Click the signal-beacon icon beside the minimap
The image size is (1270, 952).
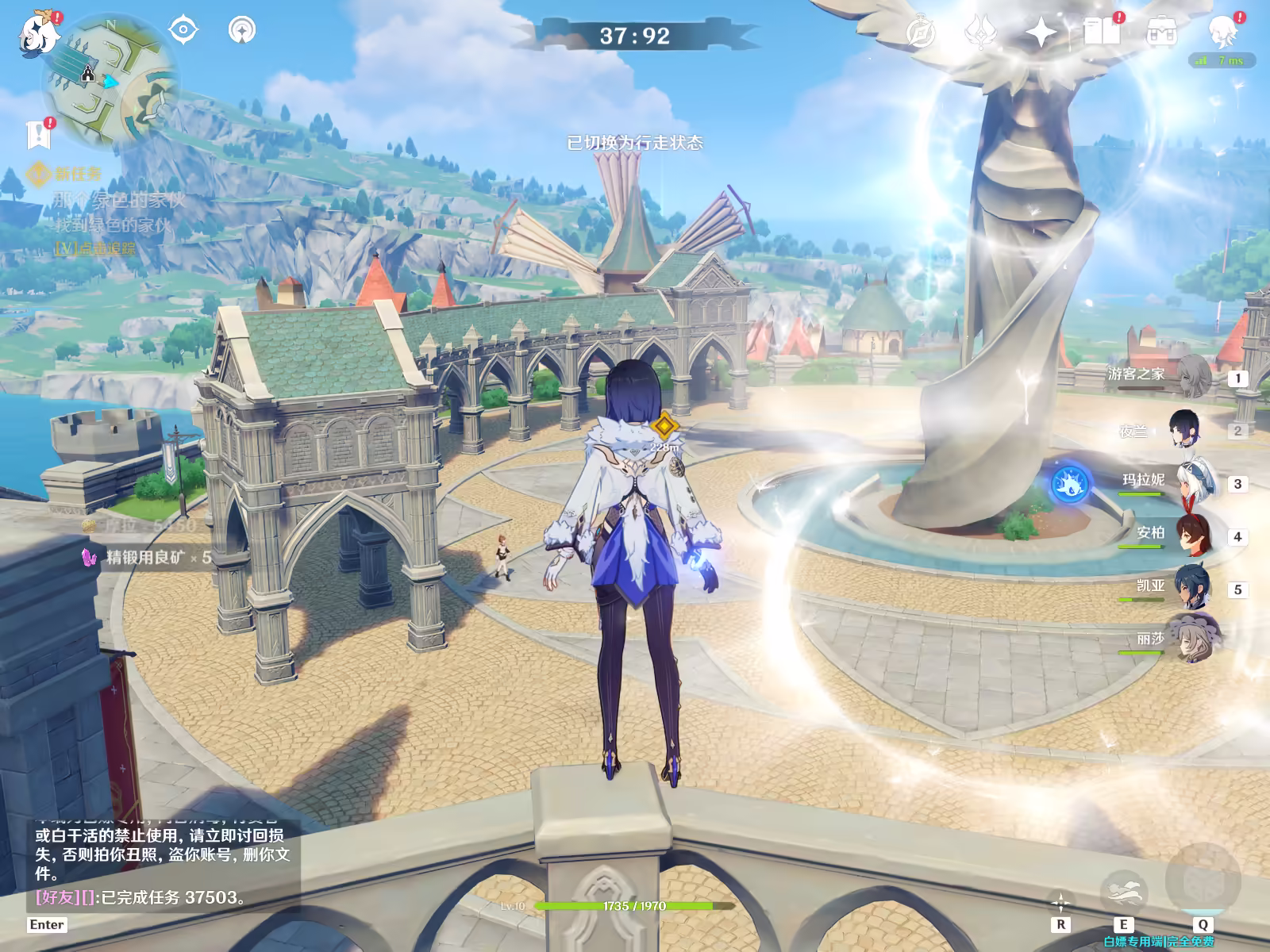[242, 30]
